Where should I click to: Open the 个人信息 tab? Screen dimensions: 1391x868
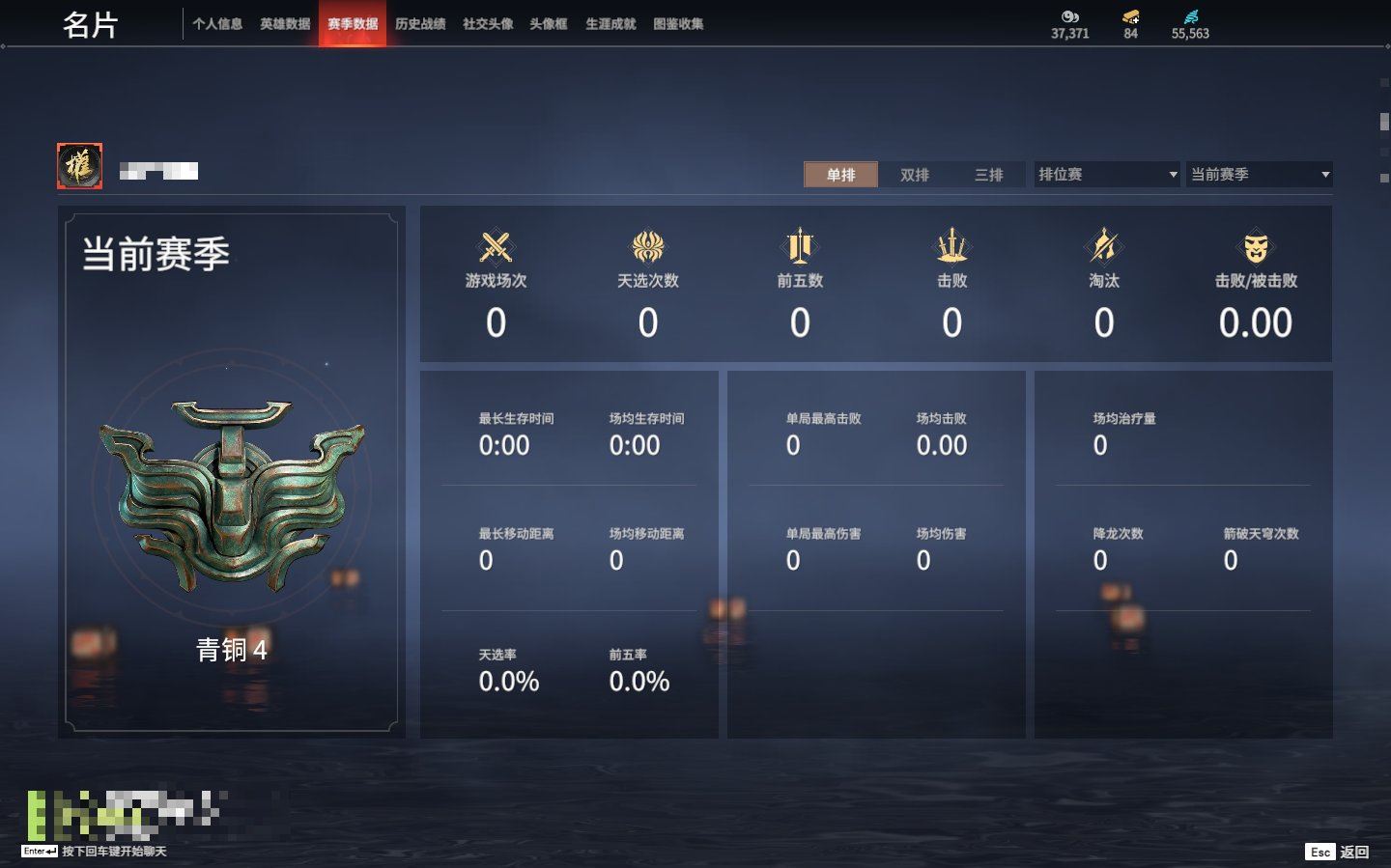(217, 24)
